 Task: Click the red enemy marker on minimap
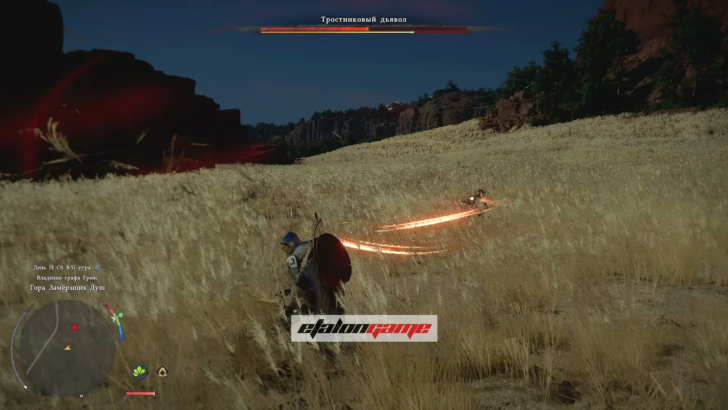click(x=74, y=328)
